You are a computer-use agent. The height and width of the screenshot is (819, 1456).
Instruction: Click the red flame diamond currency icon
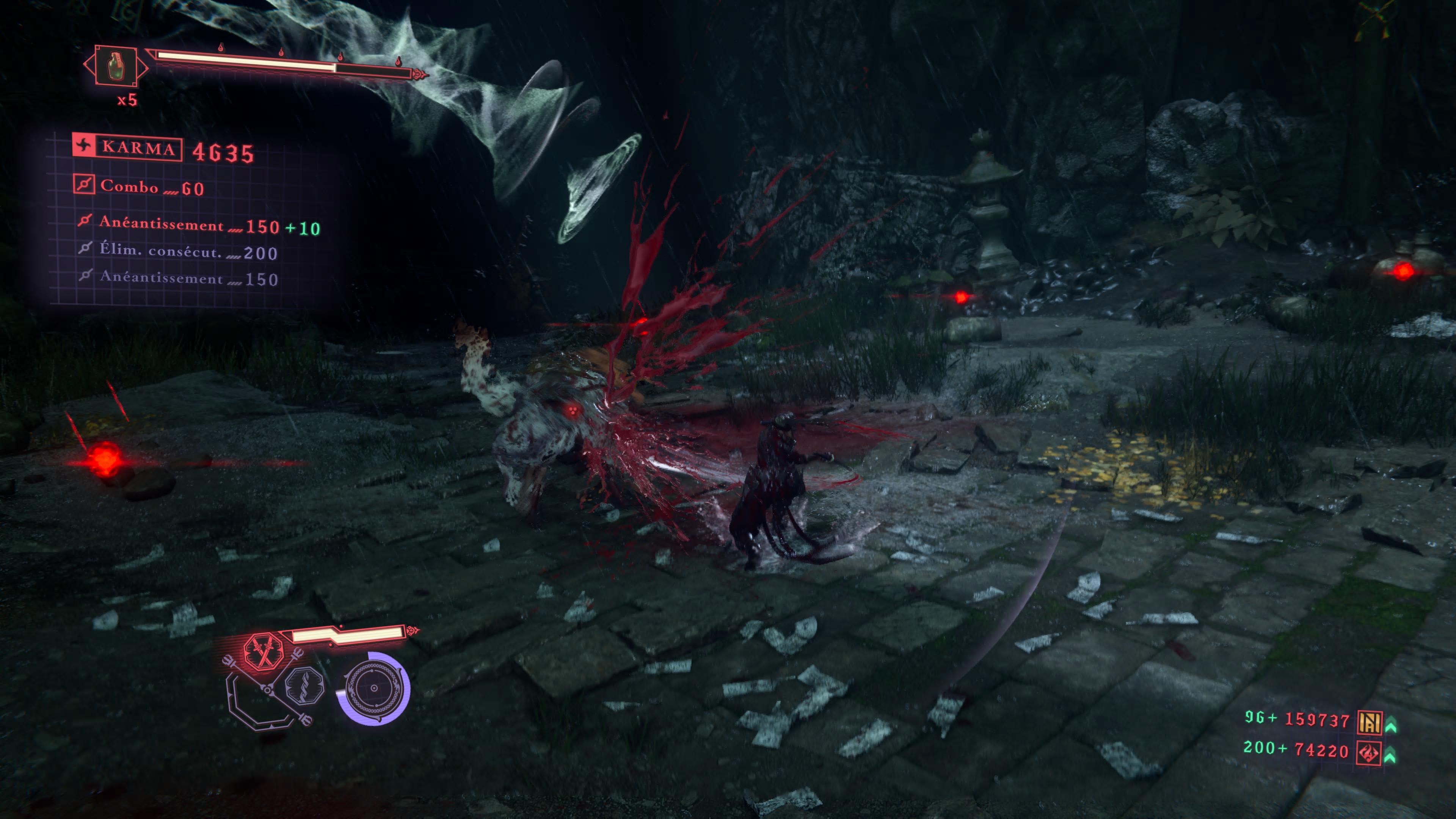pos(1369,752)
